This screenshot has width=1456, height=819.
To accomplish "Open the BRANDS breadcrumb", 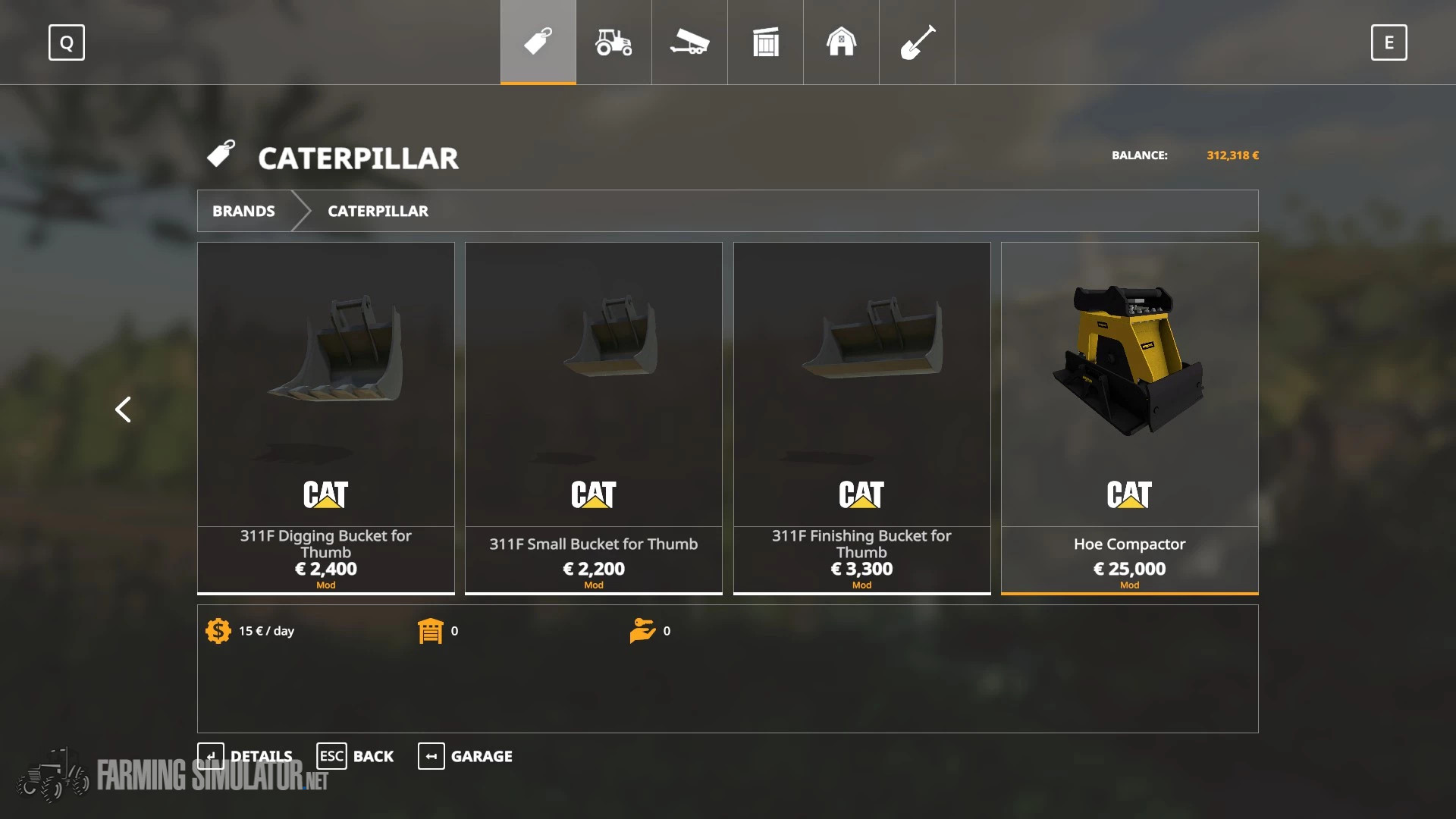I will (243, 211).
